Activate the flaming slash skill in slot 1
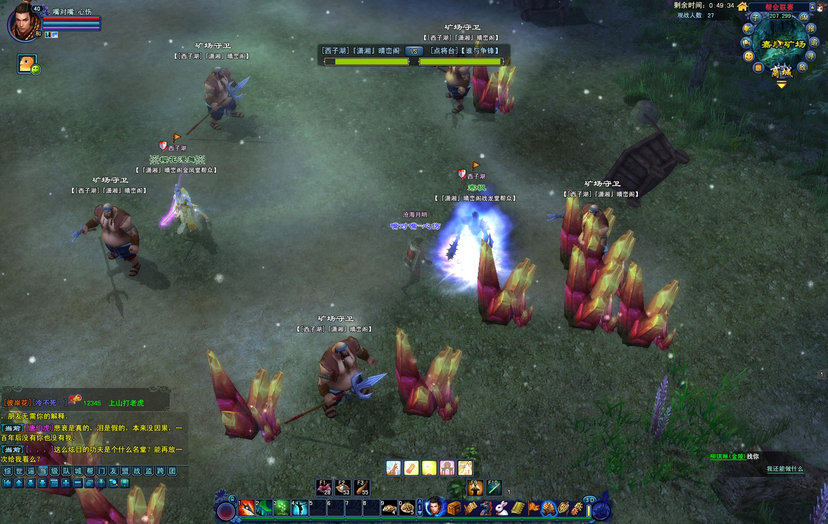Viewport: 828px width, 524px height. pos(246,508)
